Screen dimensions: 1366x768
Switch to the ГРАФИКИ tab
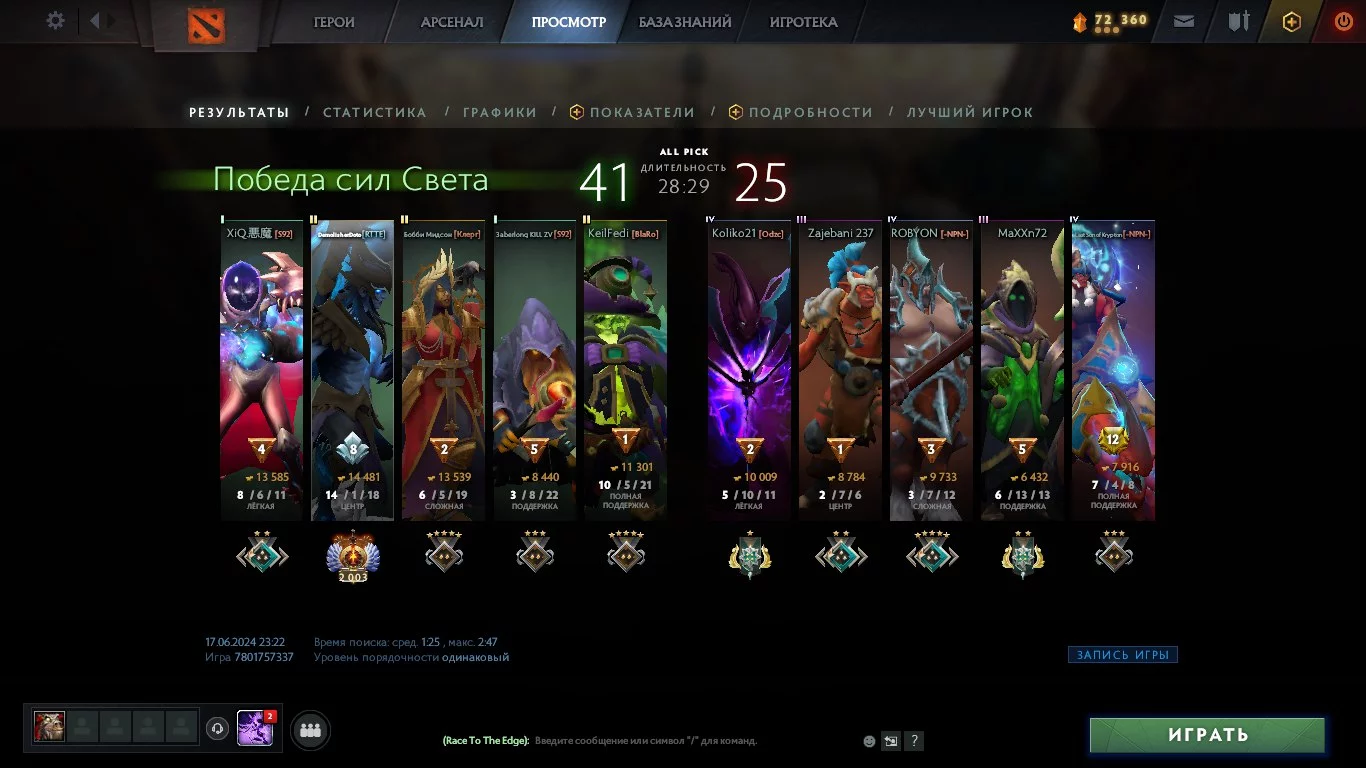(x=499, y=113)
